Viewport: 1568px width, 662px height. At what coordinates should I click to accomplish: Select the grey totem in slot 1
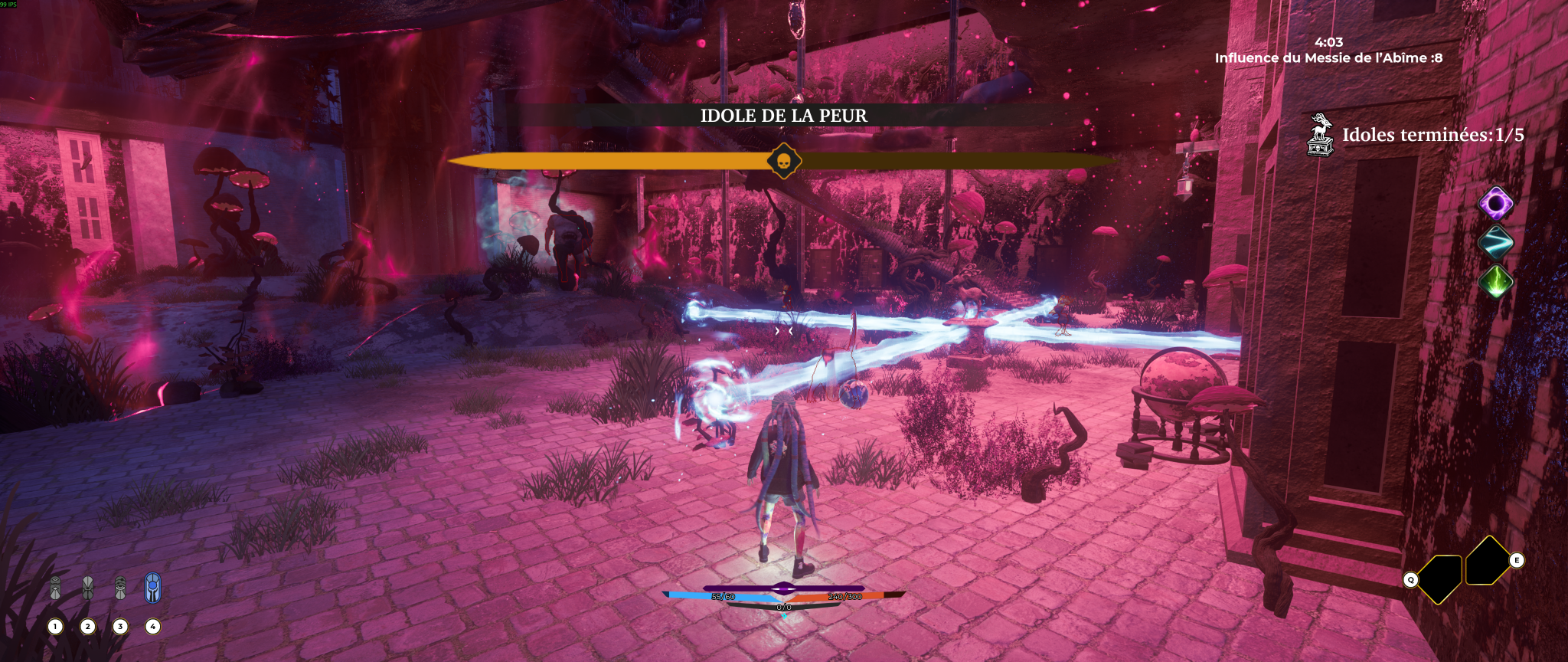click(55, 588)
